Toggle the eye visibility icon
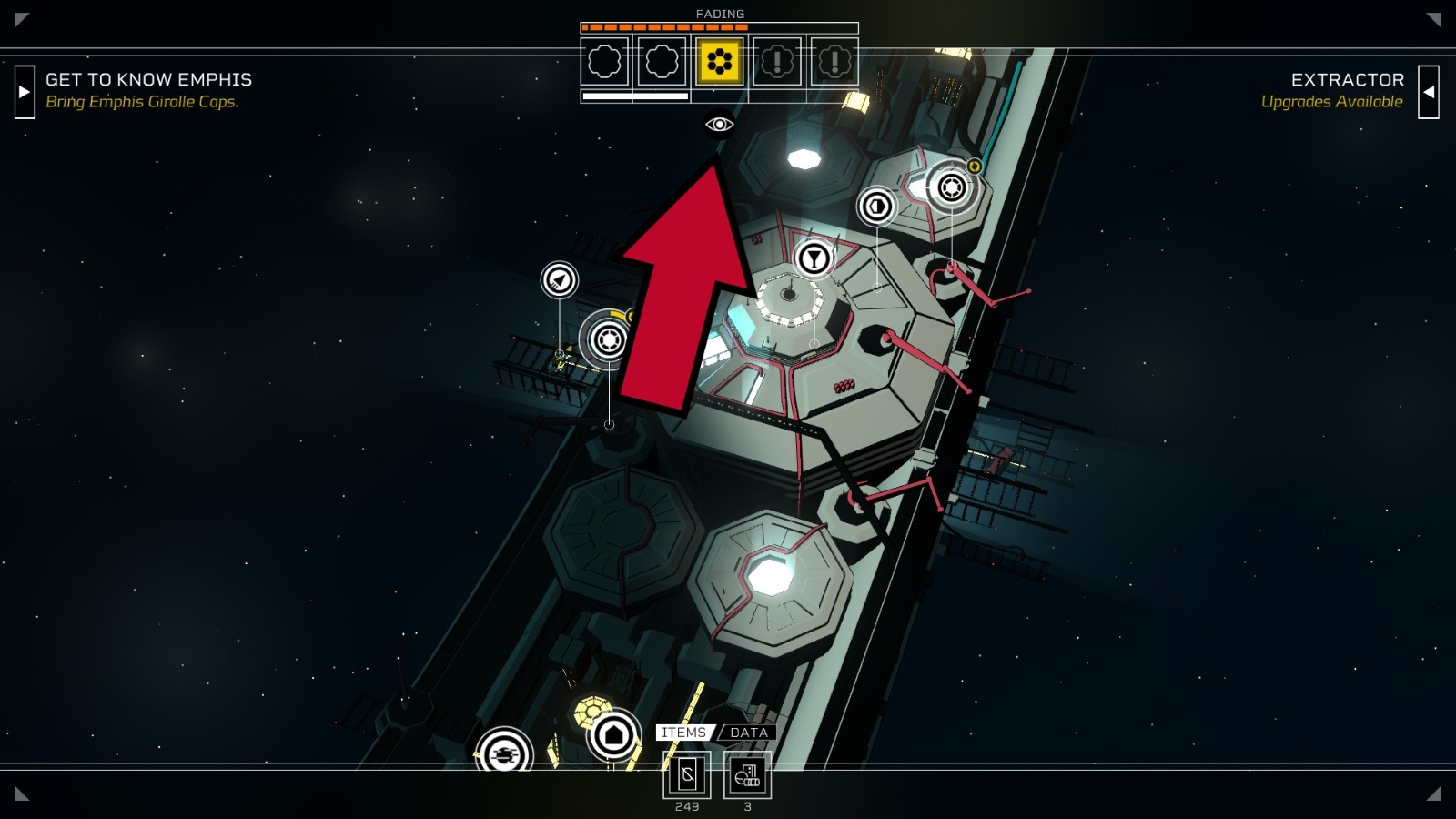The width and height of the screenshot is (1456, 819). (x=719, y=124)
